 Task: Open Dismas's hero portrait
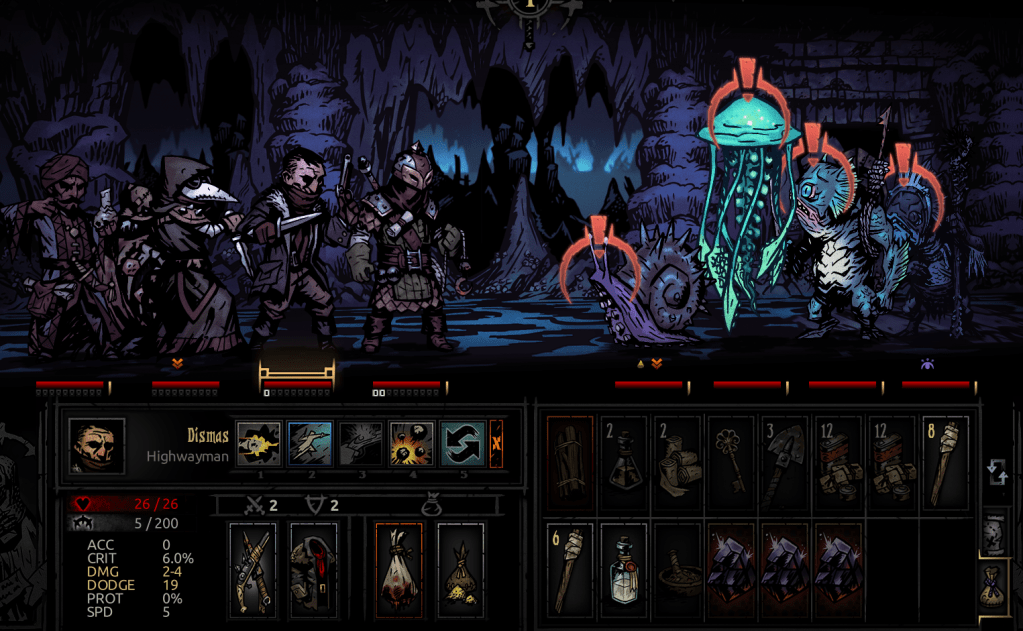97,446
